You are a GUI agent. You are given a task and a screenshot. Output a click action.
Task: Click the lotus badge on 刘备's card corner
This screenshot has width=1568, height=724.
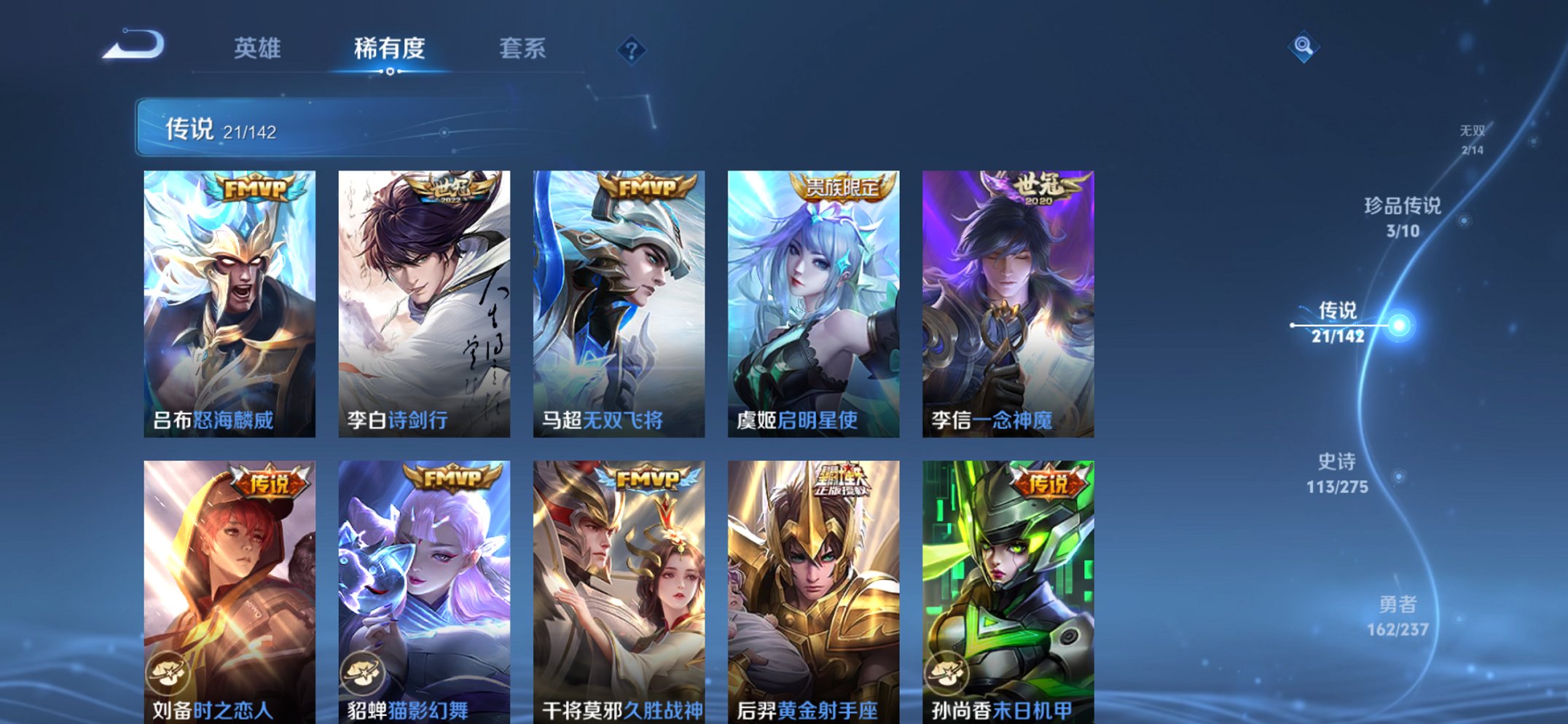(x=169, y=673)
